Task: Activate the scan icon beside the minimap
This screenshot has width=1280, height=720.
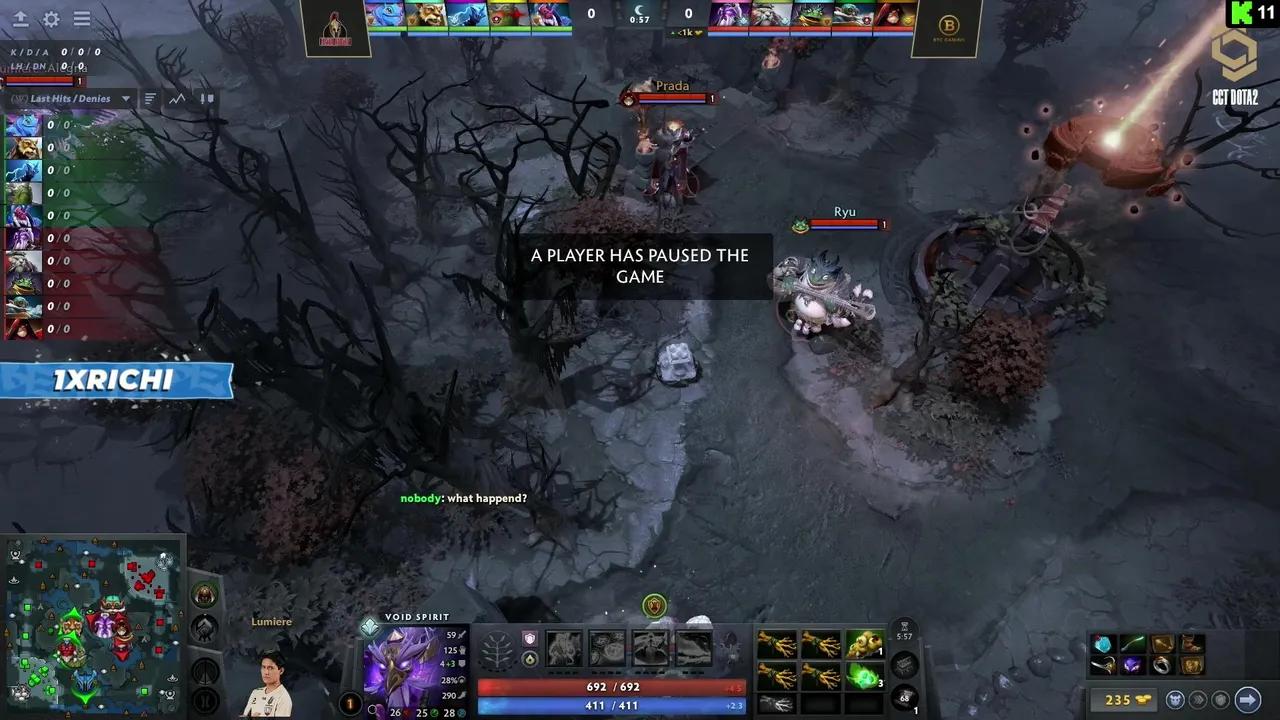Action: (x=204, y=700)
